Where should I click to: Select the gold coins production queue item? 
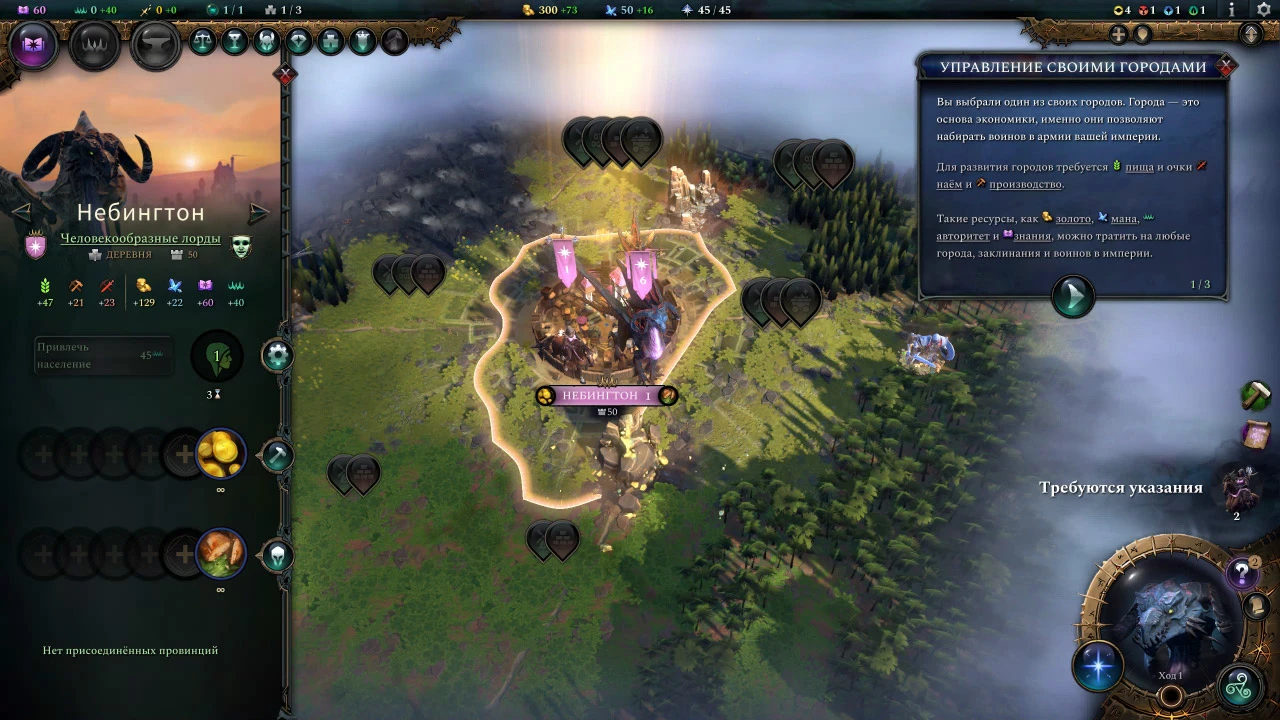click(x=220, y=455)
